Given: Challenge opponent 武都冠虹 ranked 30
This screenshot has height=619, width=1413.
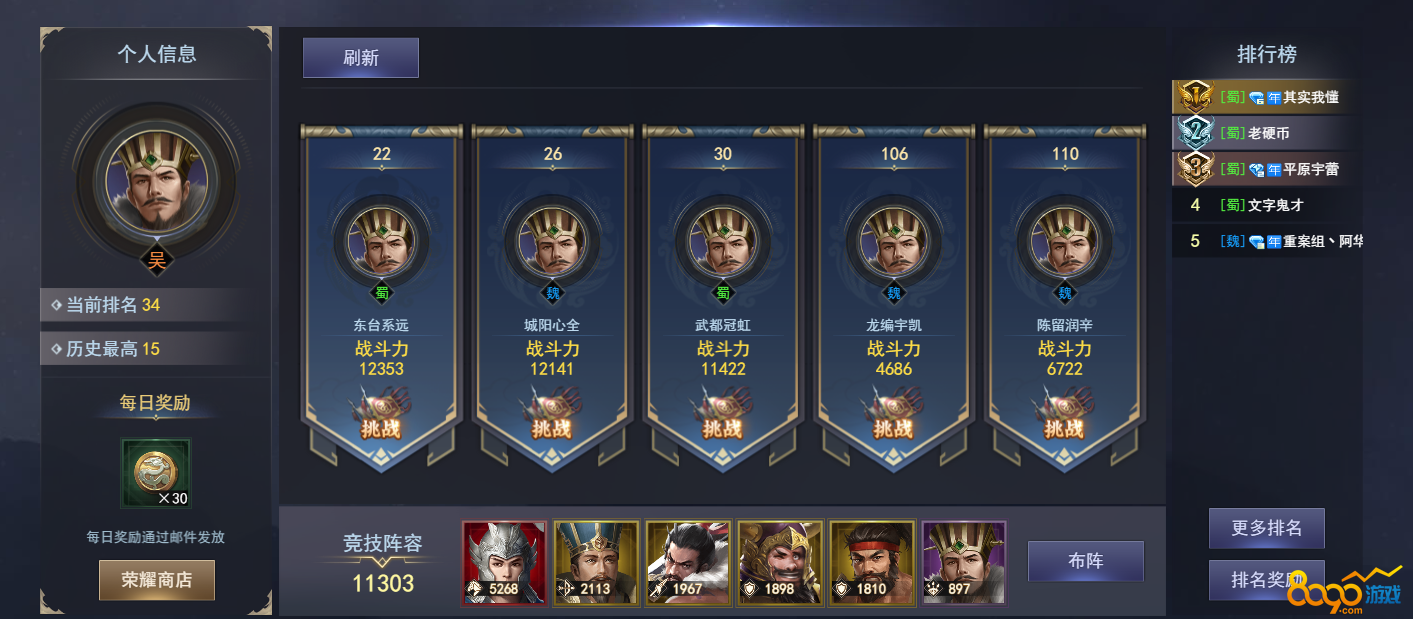Looking at the screenshot, I should point(722,421).
